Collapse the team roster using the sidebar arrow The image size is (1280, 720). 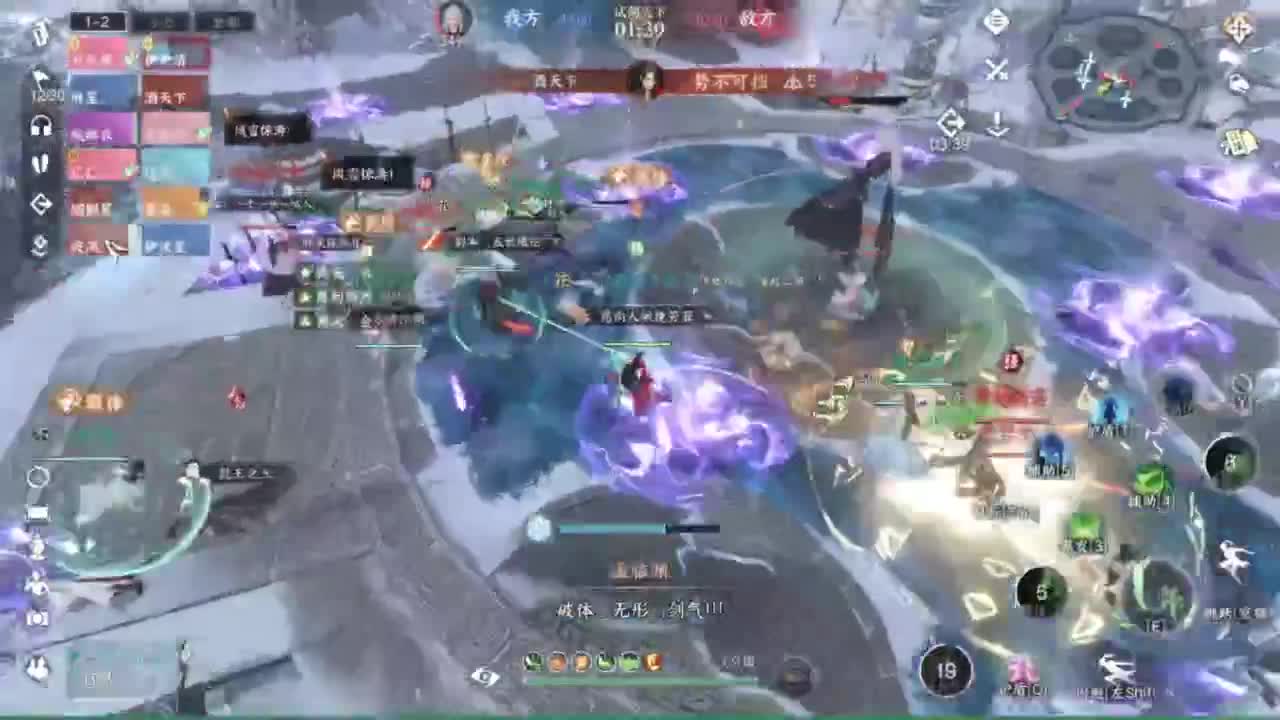pyautogui.click(x=41, y=202)
